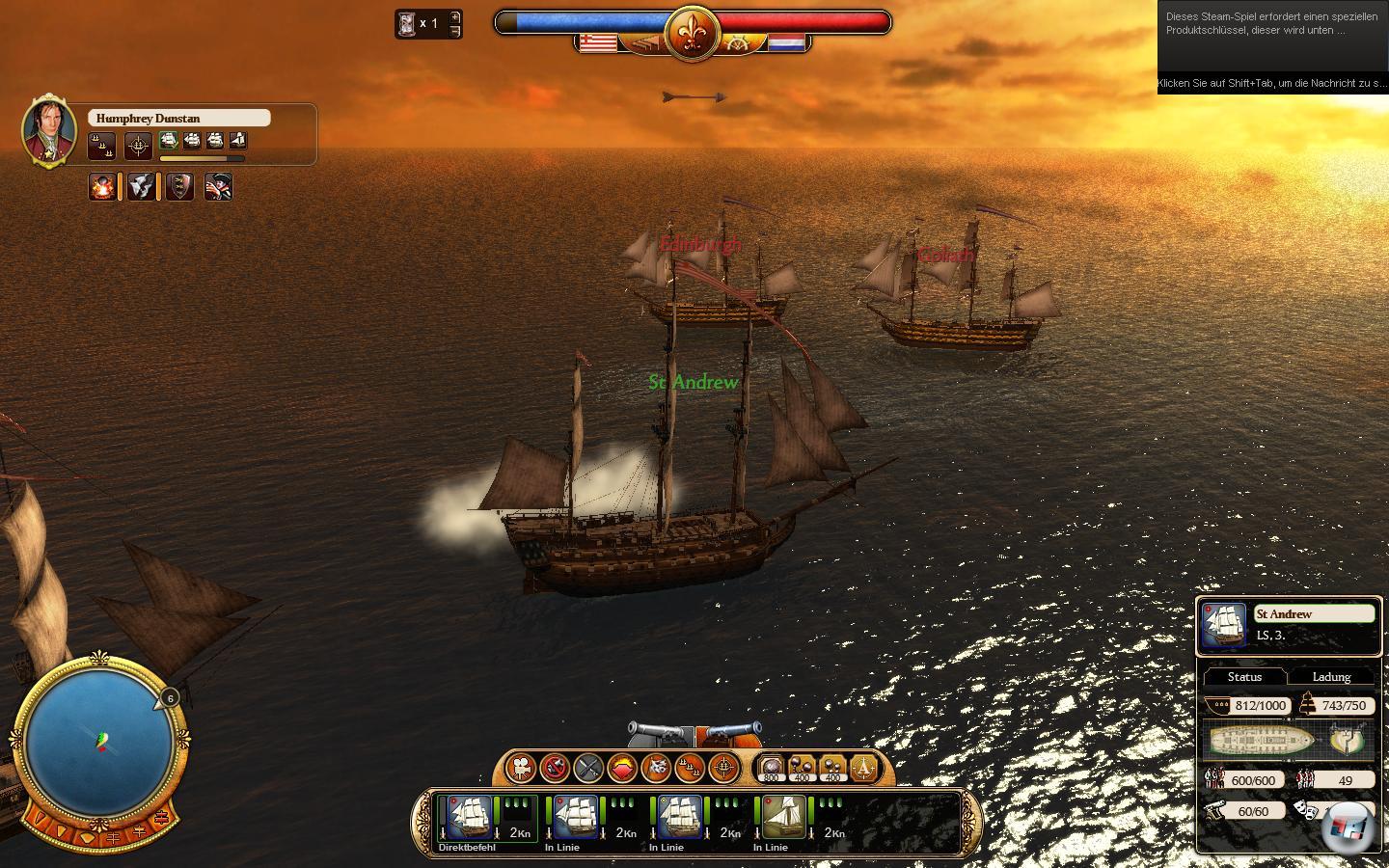Select the small sloop ship card
Image resolution: width=1389 pixels, height=868 pixels.
pos(784,818)
